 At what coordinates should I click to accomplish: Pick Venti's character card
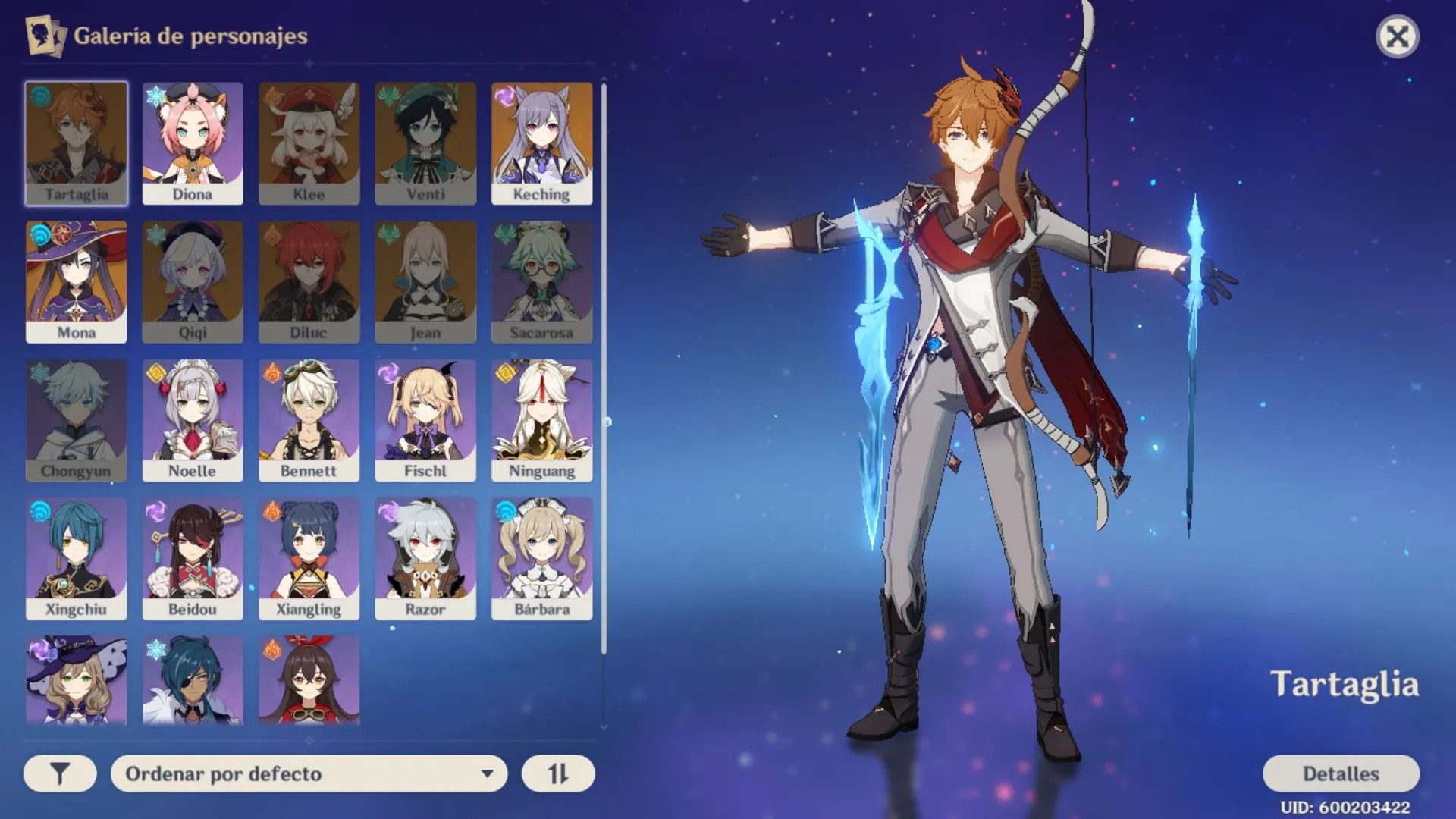[x=425, y=143]
